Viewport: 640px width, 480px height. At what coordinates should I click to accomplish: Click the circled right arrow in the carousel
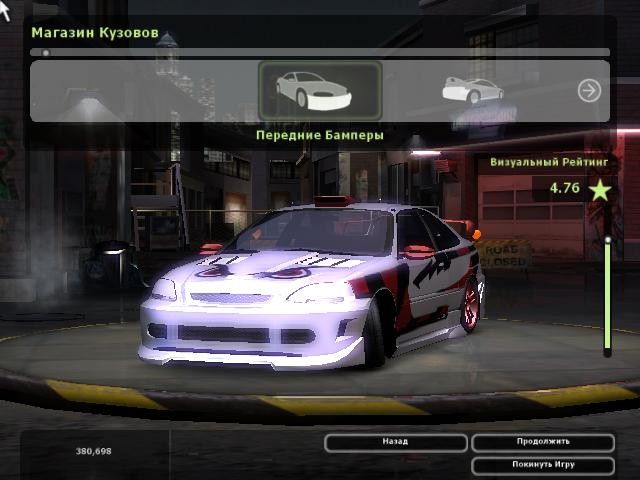tap(589, 91)
